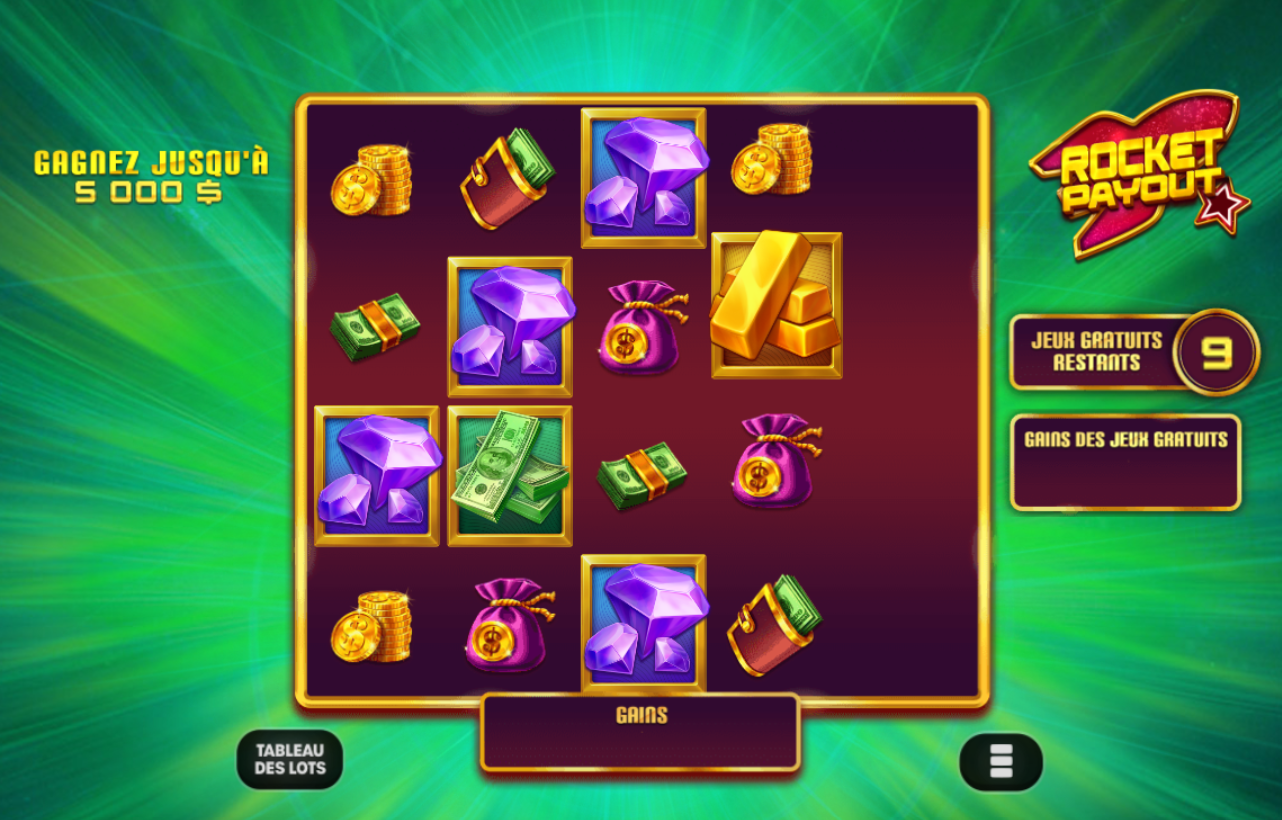Select the framed money stack symbol
Screen dimensions: 1282x820
[x=510, y=472]
